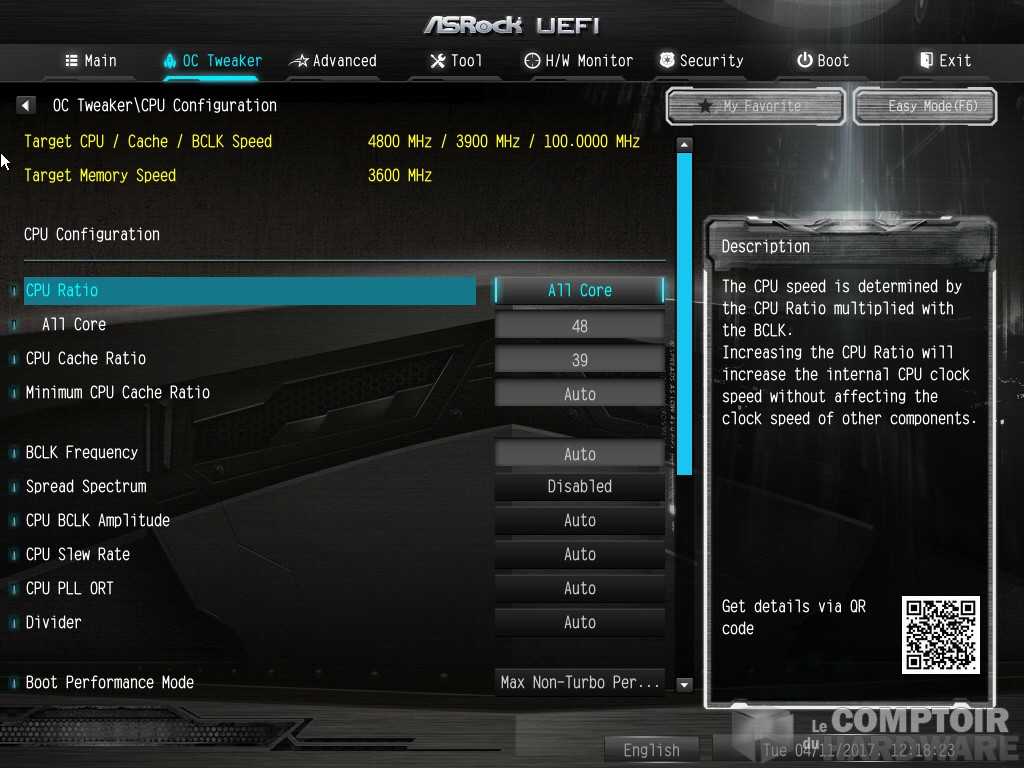
Task: Open the CPU Slew Rate dropdown
Action: point(579,554)
